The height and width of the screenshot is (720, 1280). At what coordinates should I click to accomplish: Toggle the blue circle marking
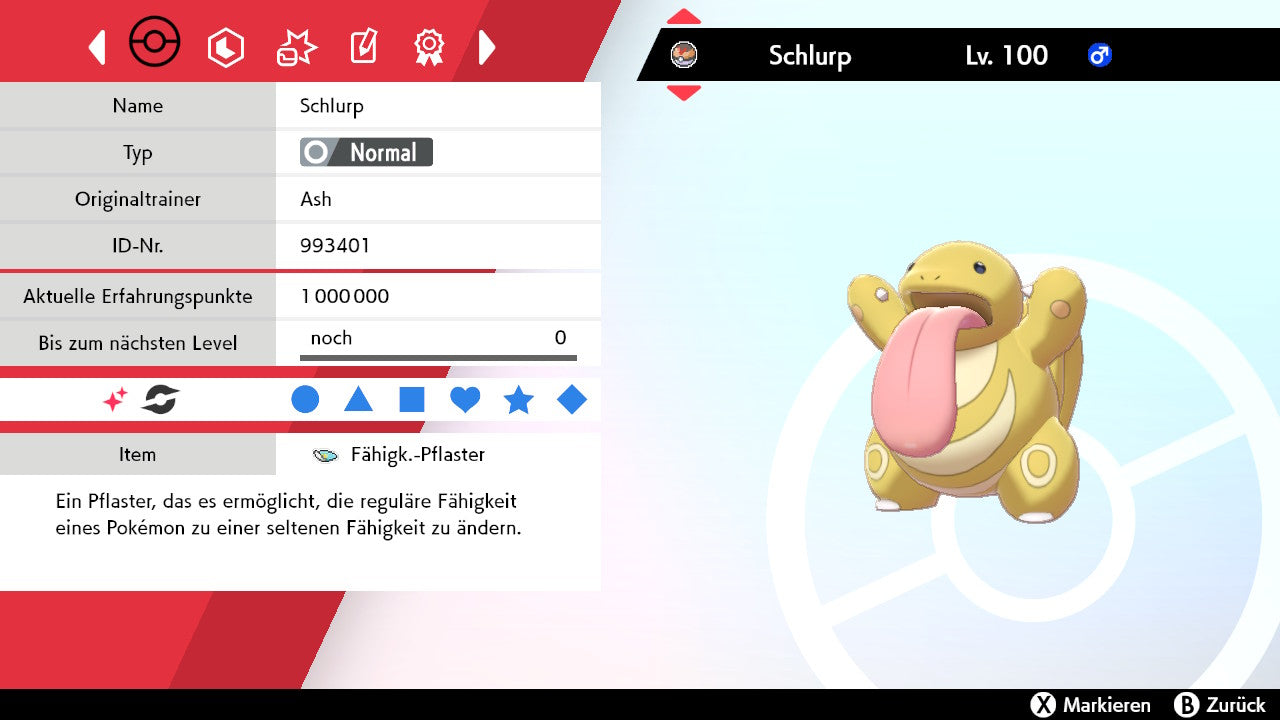click(305, 400)
